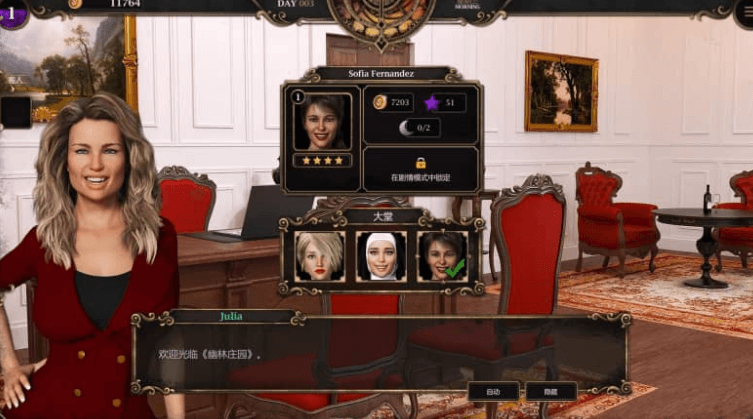Screen dimensions: 753x419
Task: Select the blonde woman portrait in 大堂
Action: 320,257
